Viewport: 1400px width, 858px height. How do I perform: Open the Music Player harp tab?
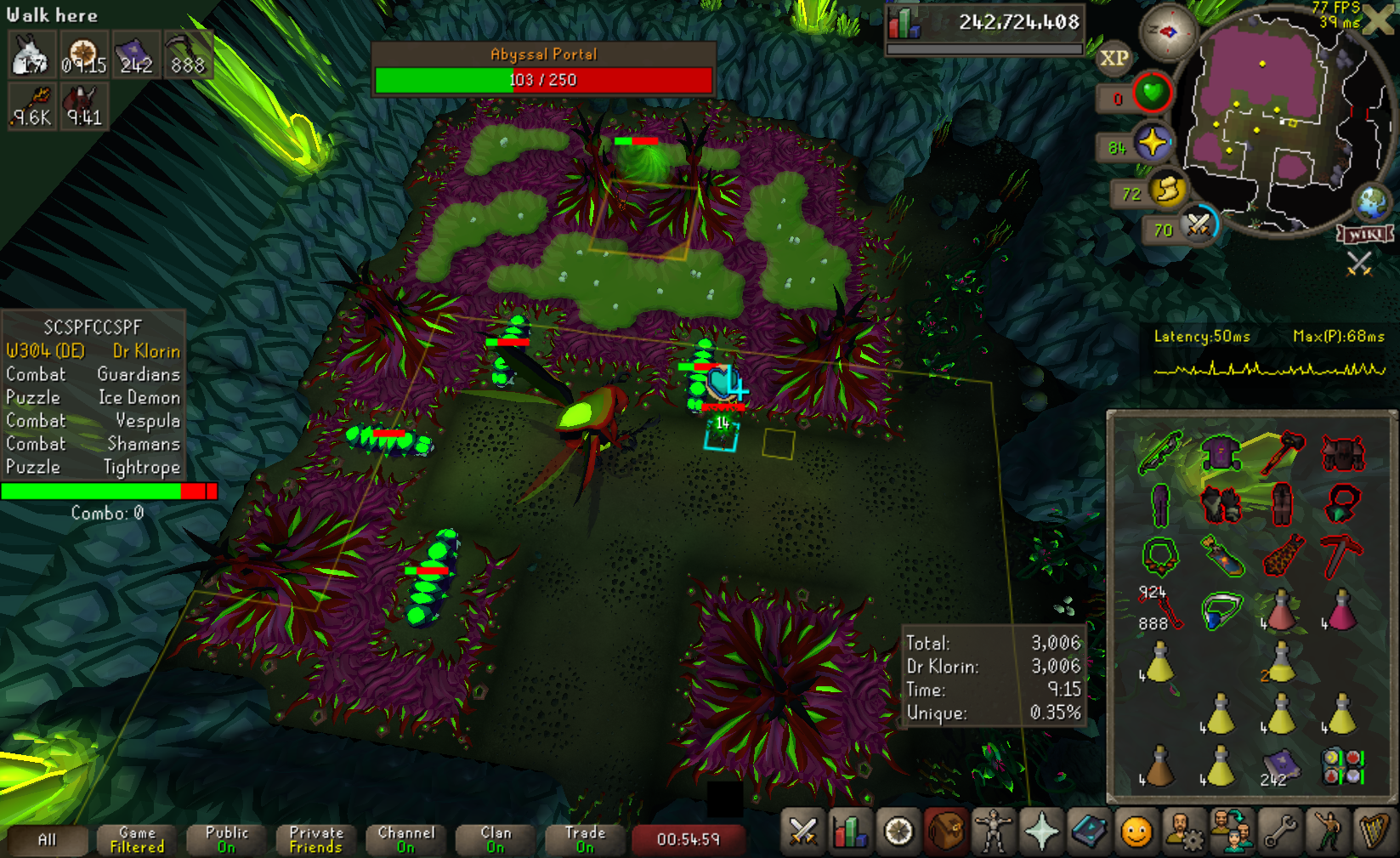1374,832
